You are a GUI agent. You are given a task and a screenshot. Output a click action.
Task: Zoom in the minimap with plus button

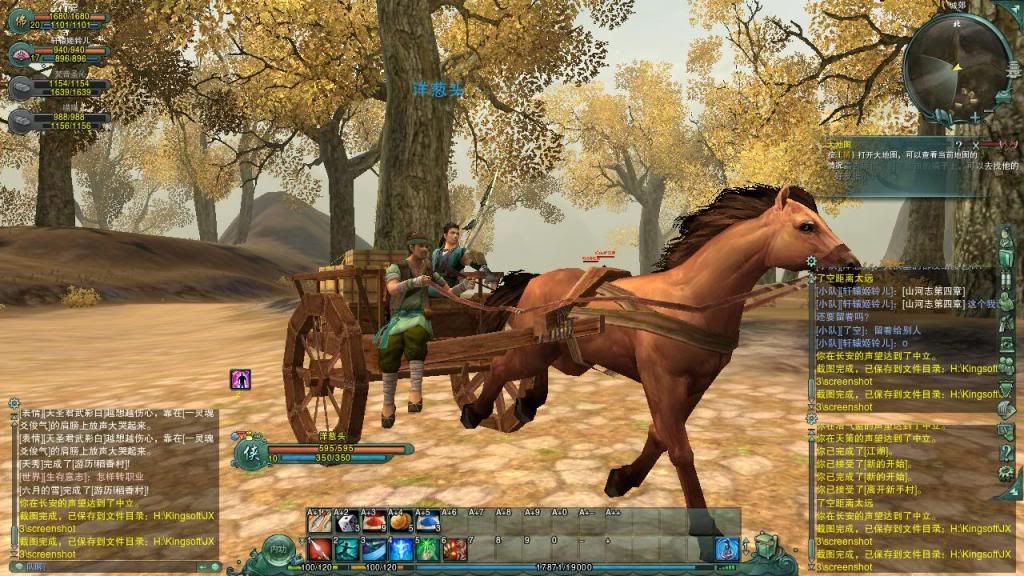click(975, 117)
